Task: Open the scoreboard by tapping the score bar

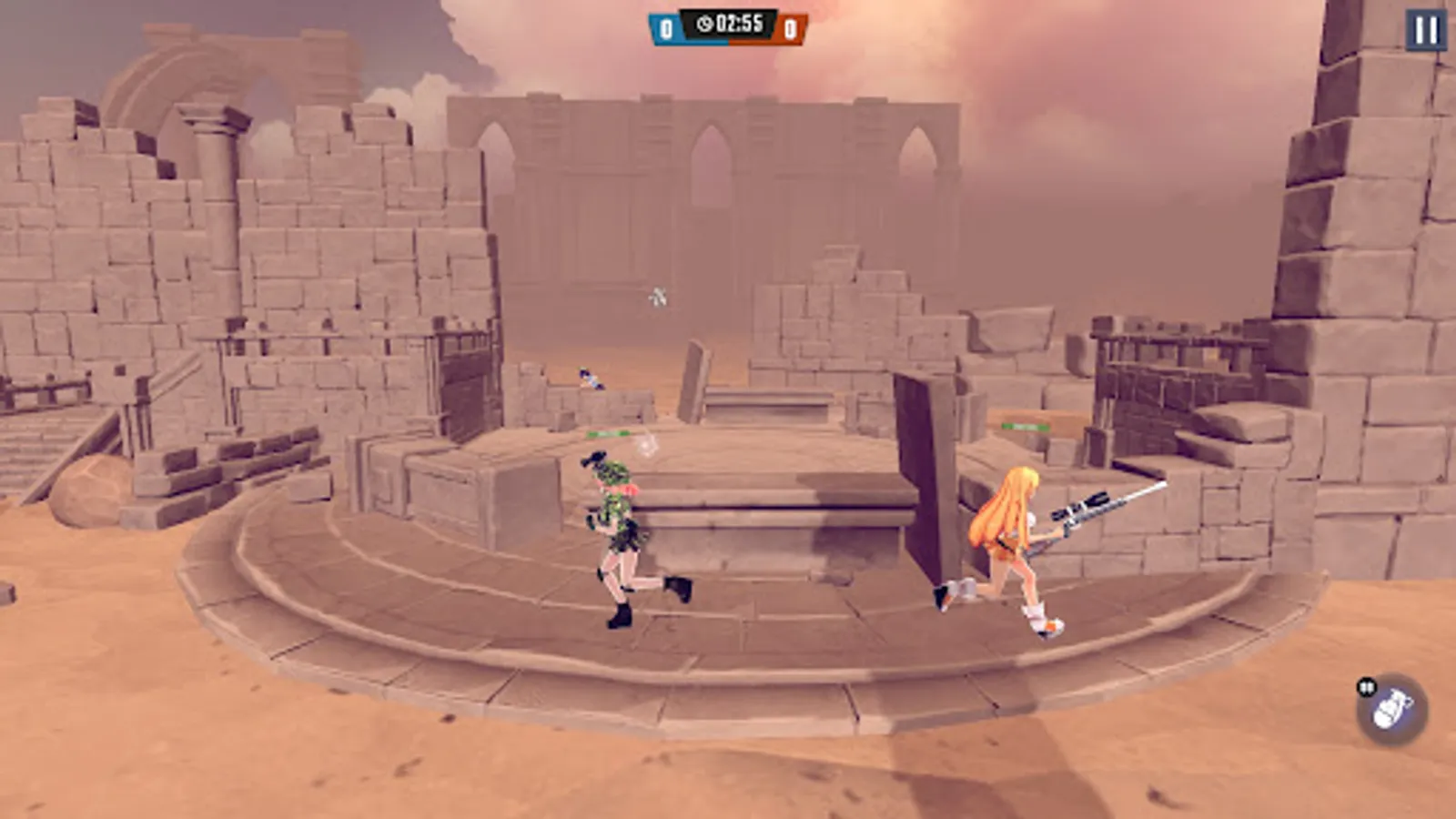Action: [x=728, y=25]
